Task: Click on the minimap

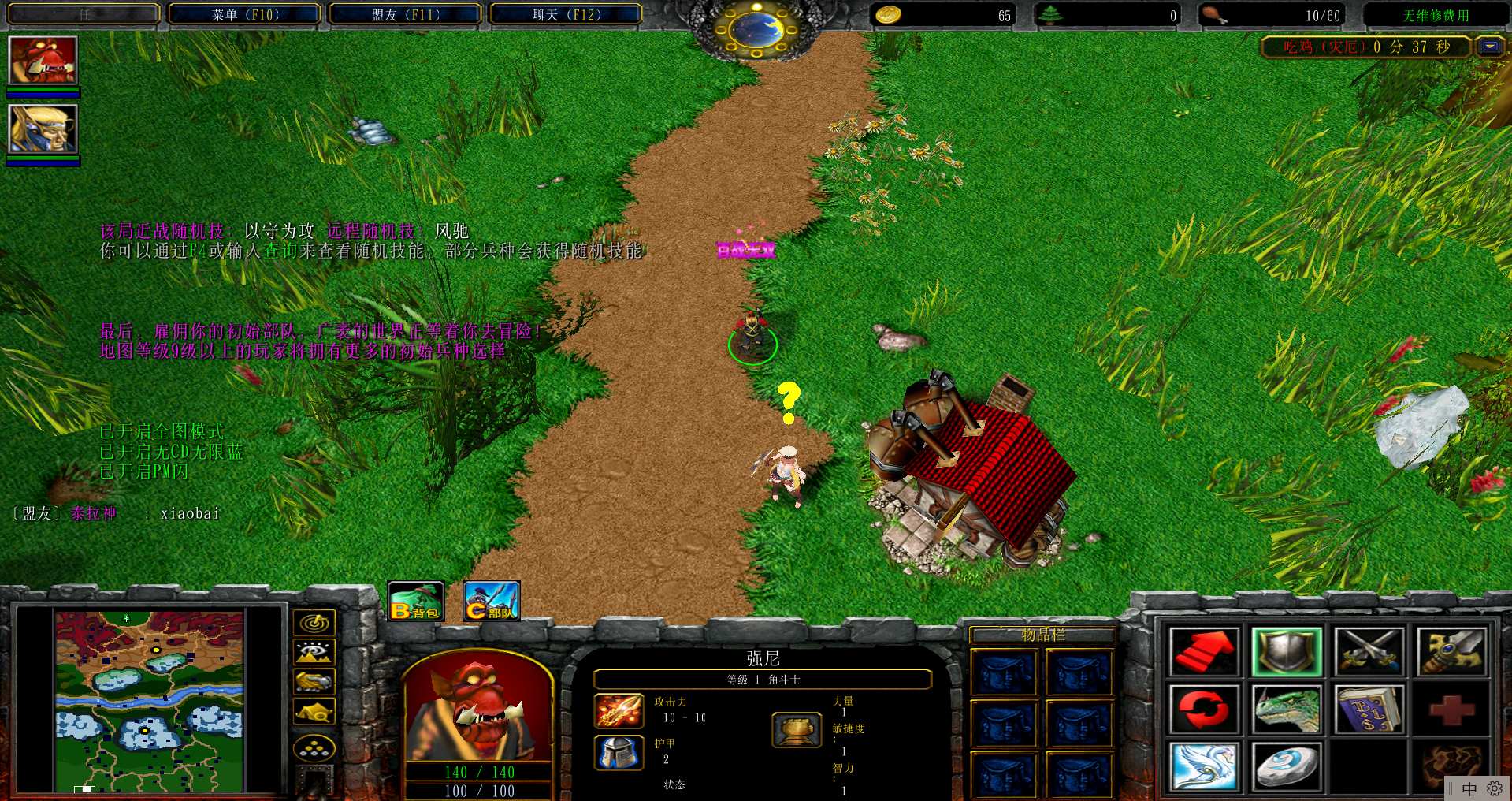Action: click(x=150, y=701)
